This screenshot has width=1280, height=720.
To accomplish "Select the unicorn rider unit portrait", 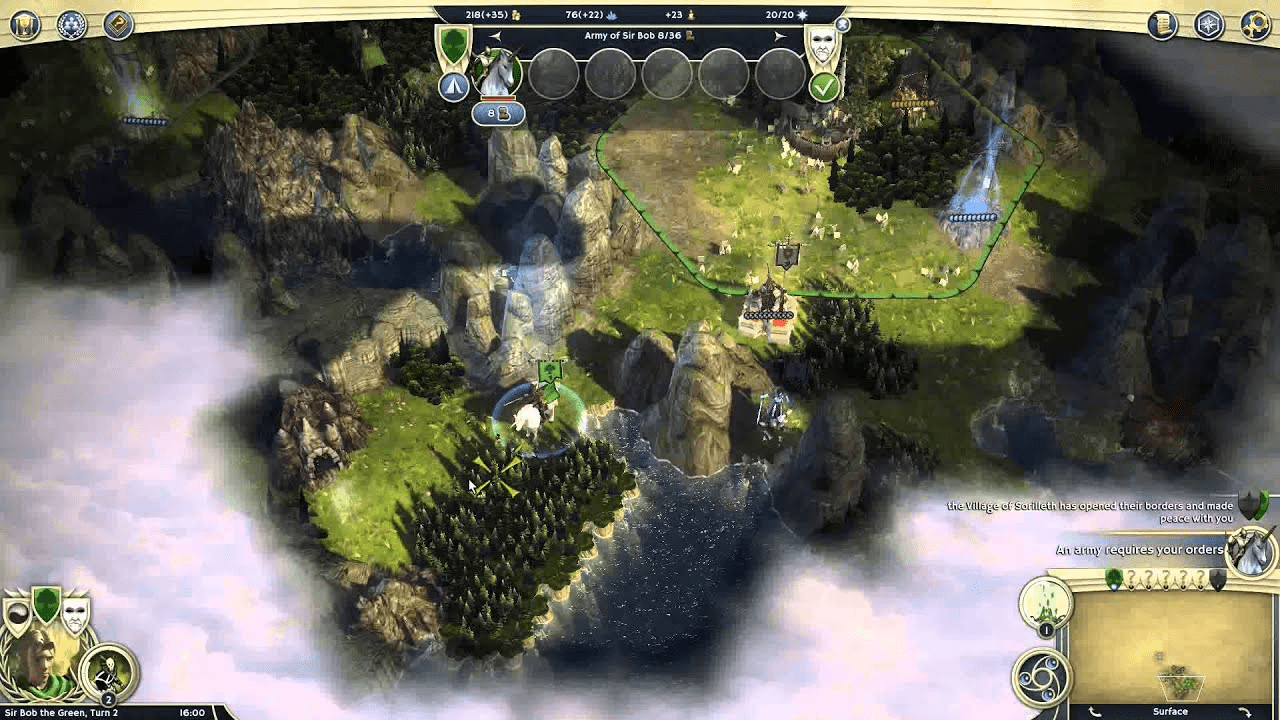I will point(497,73).
